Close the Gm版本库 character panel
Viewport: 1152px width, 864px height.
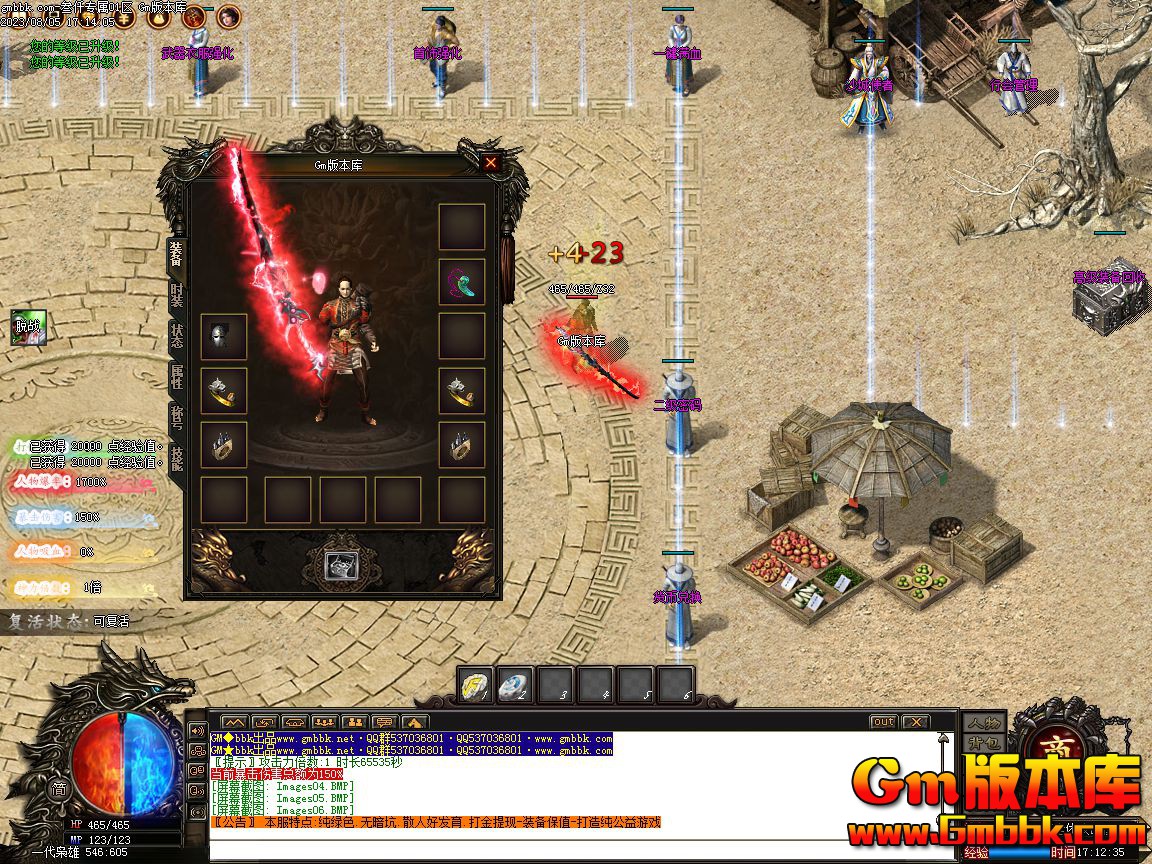tap(490, 162)
